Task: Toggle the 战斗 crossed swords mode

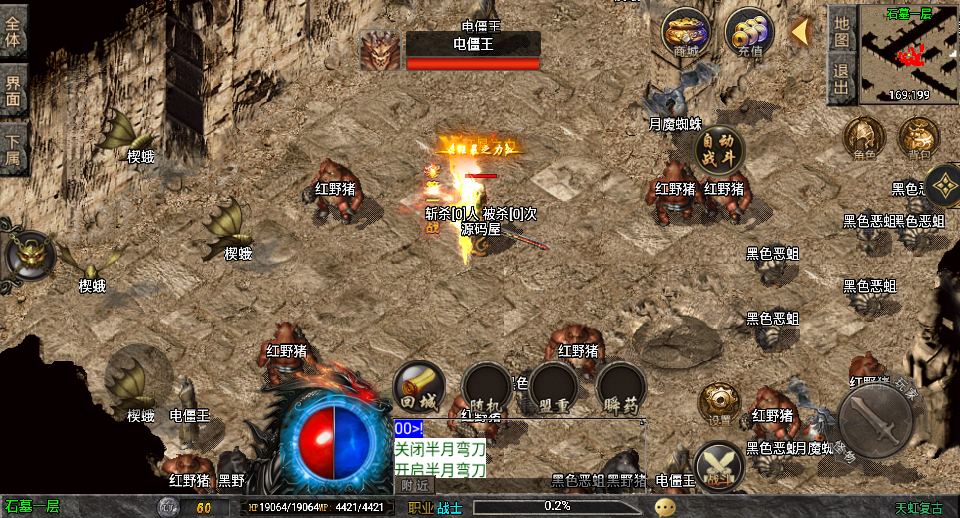Action: click(719, 466)
